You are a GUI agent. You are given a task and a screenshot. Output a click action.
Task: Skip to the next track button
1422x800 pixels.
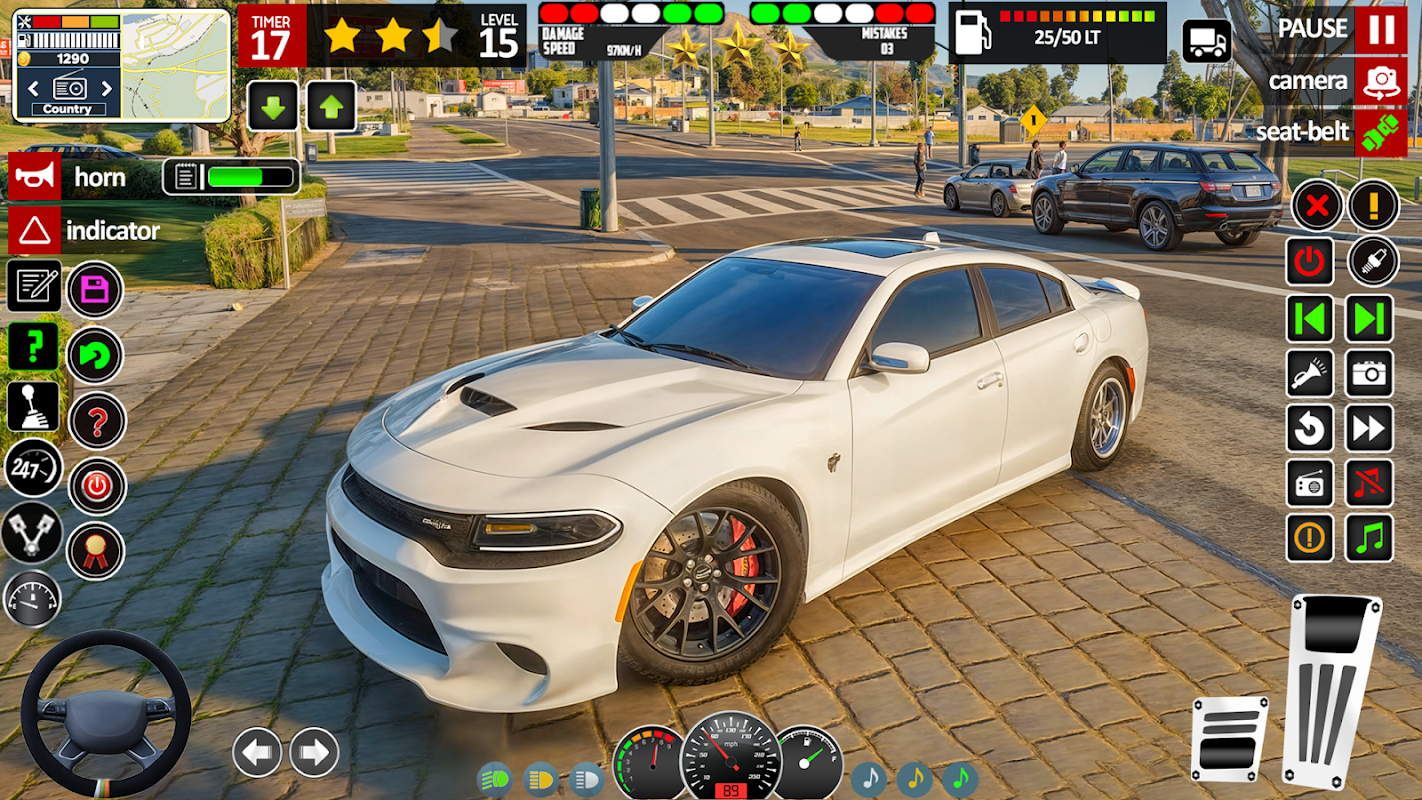1369,319
